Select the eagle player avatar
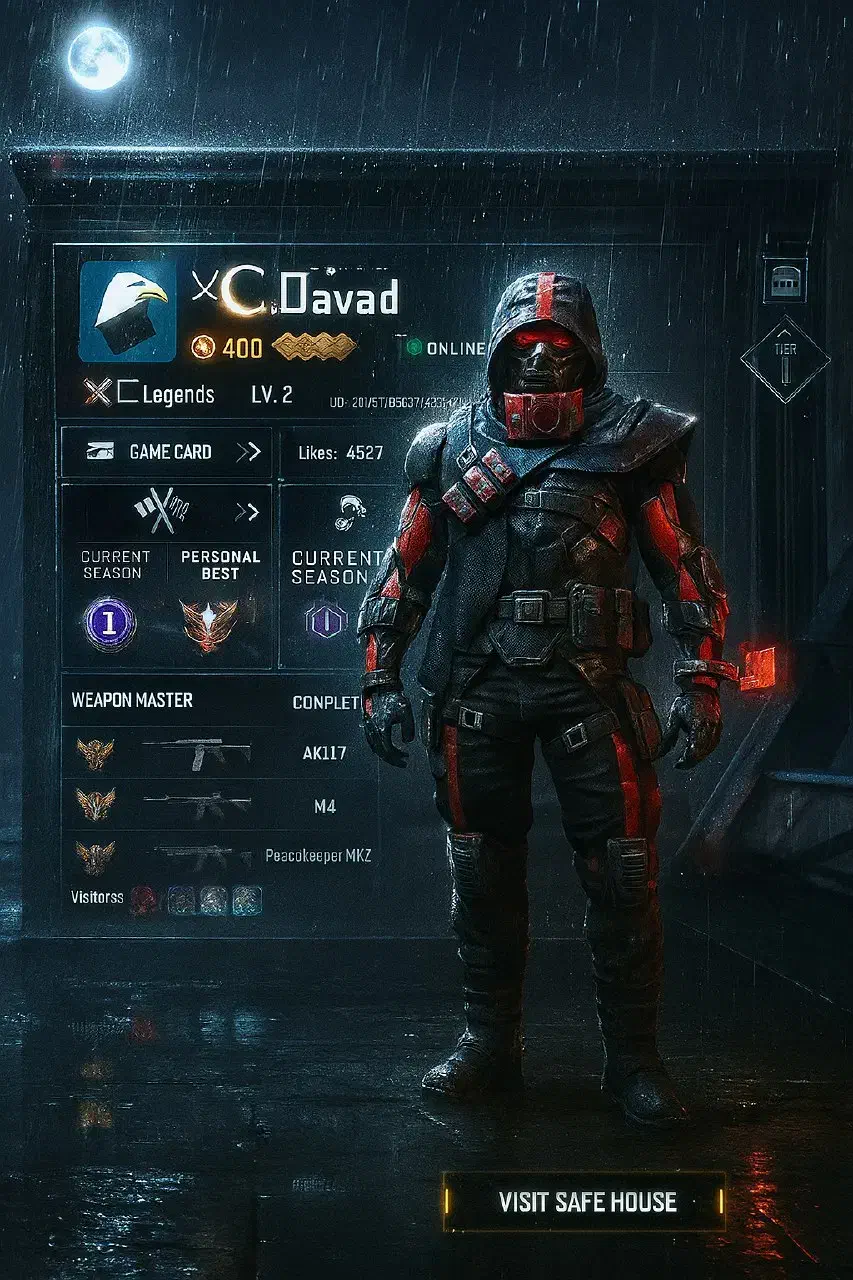This screenshot has height=1280, width=853. coord(126,311)
